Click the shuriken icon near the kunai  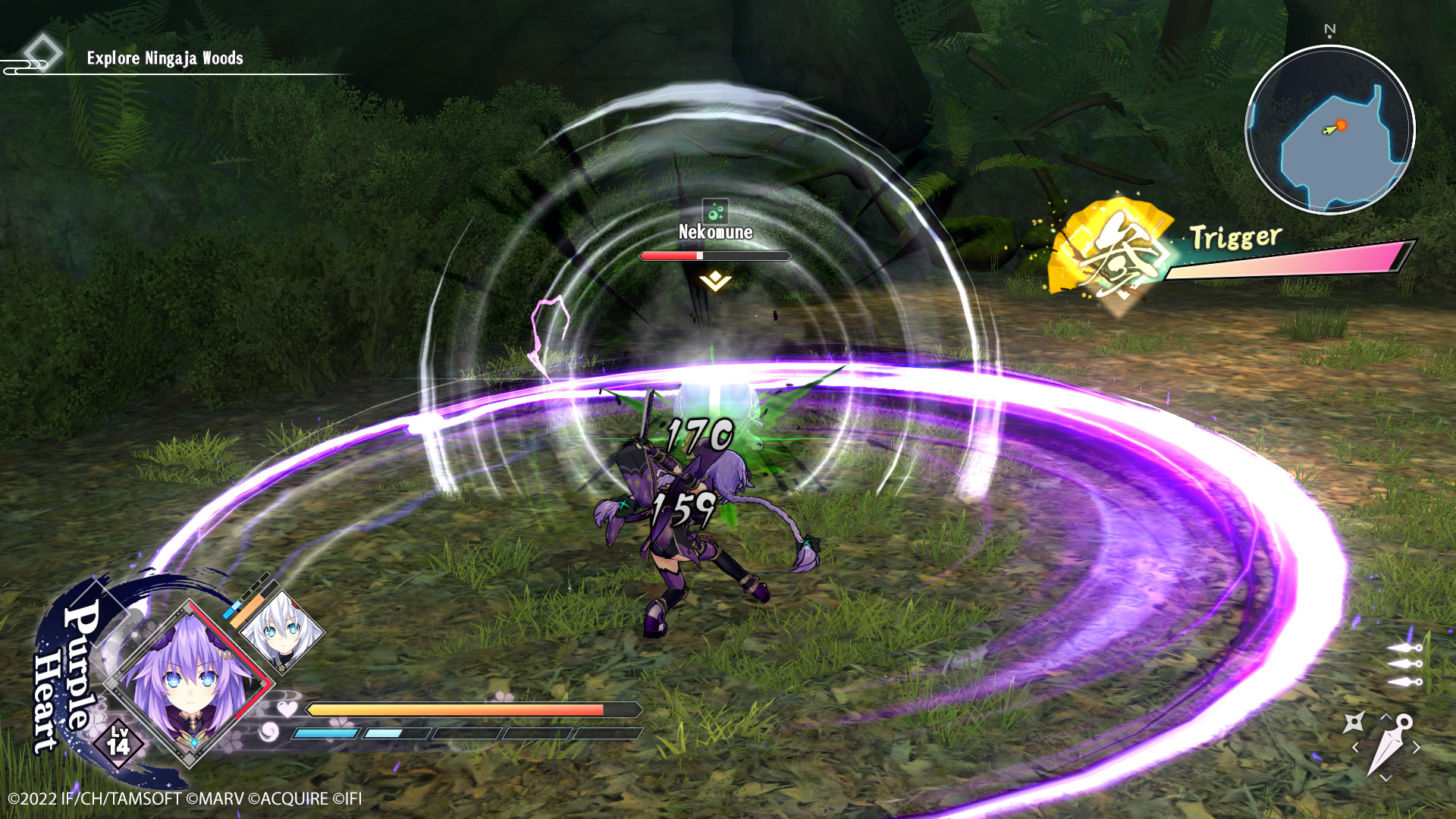[x=1354, y=720]
